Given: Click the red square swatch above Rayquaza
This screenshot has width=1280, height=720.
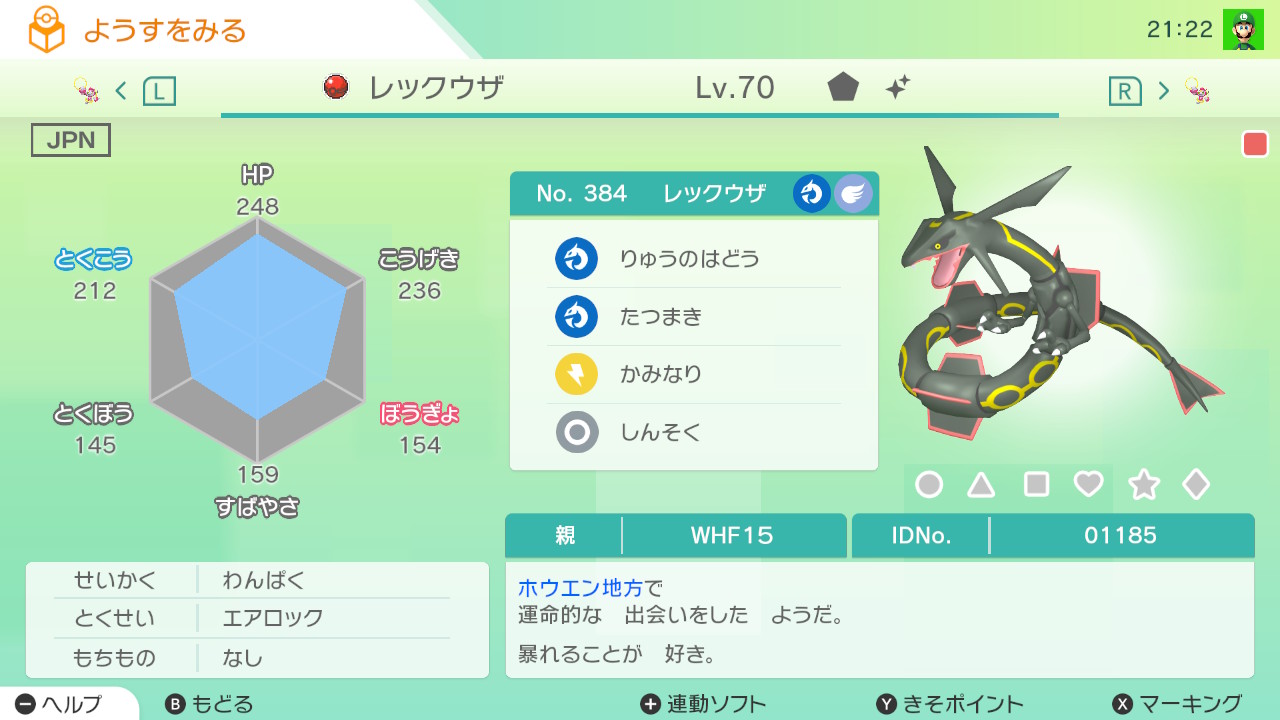Looking at the screenshot, I should point(1254,144).
